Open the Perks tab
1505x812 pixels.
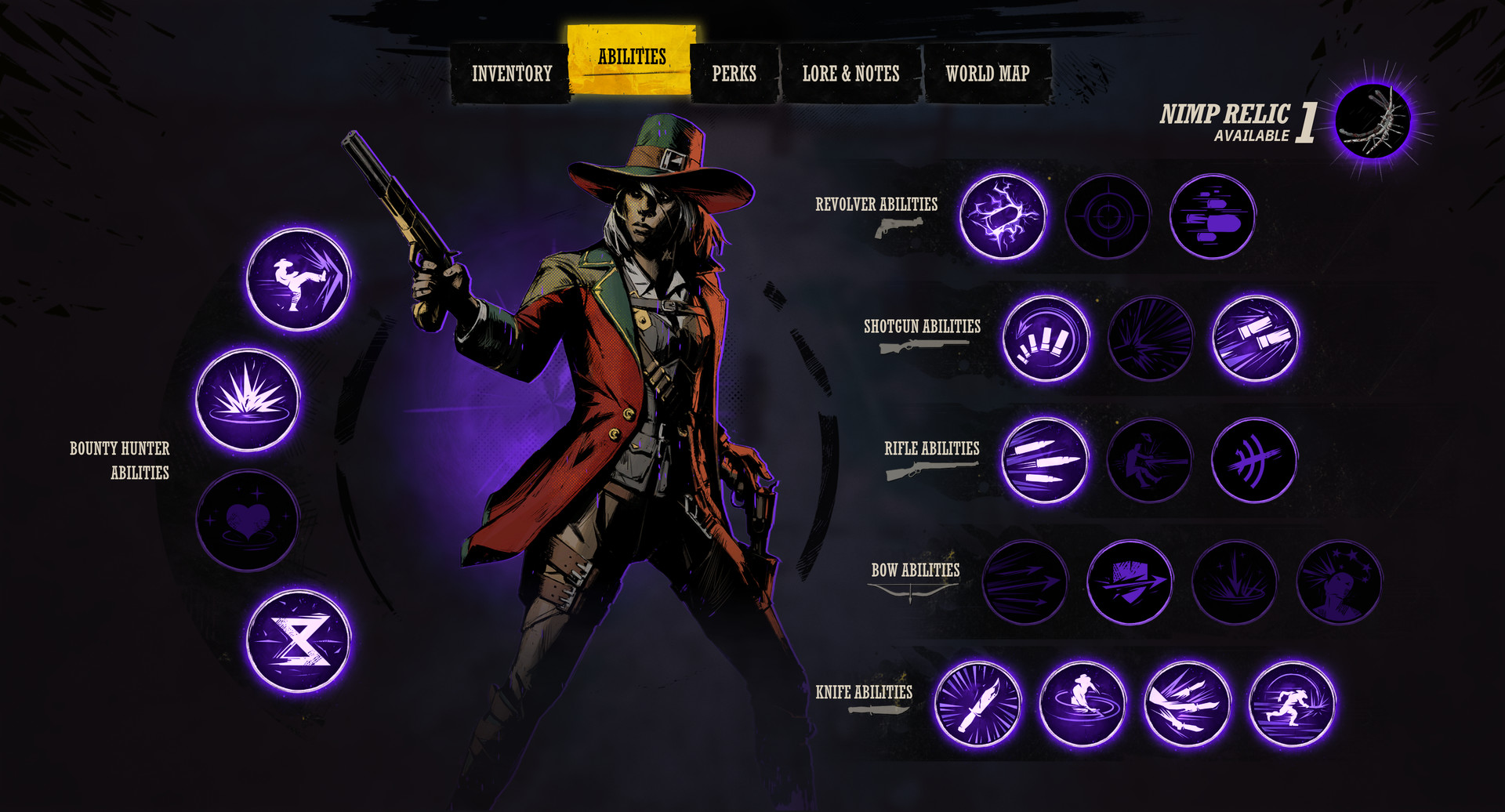734,74
